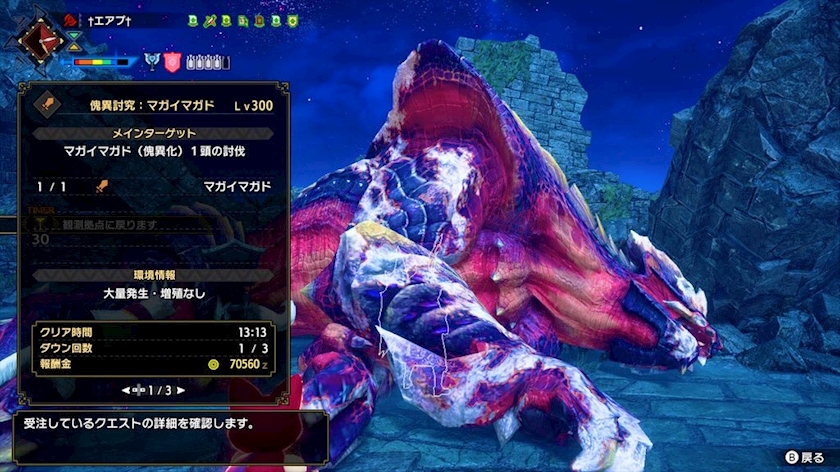Screen dimensions: 840x472
Task: Go to the next quest details page
Action: (181, 389)
